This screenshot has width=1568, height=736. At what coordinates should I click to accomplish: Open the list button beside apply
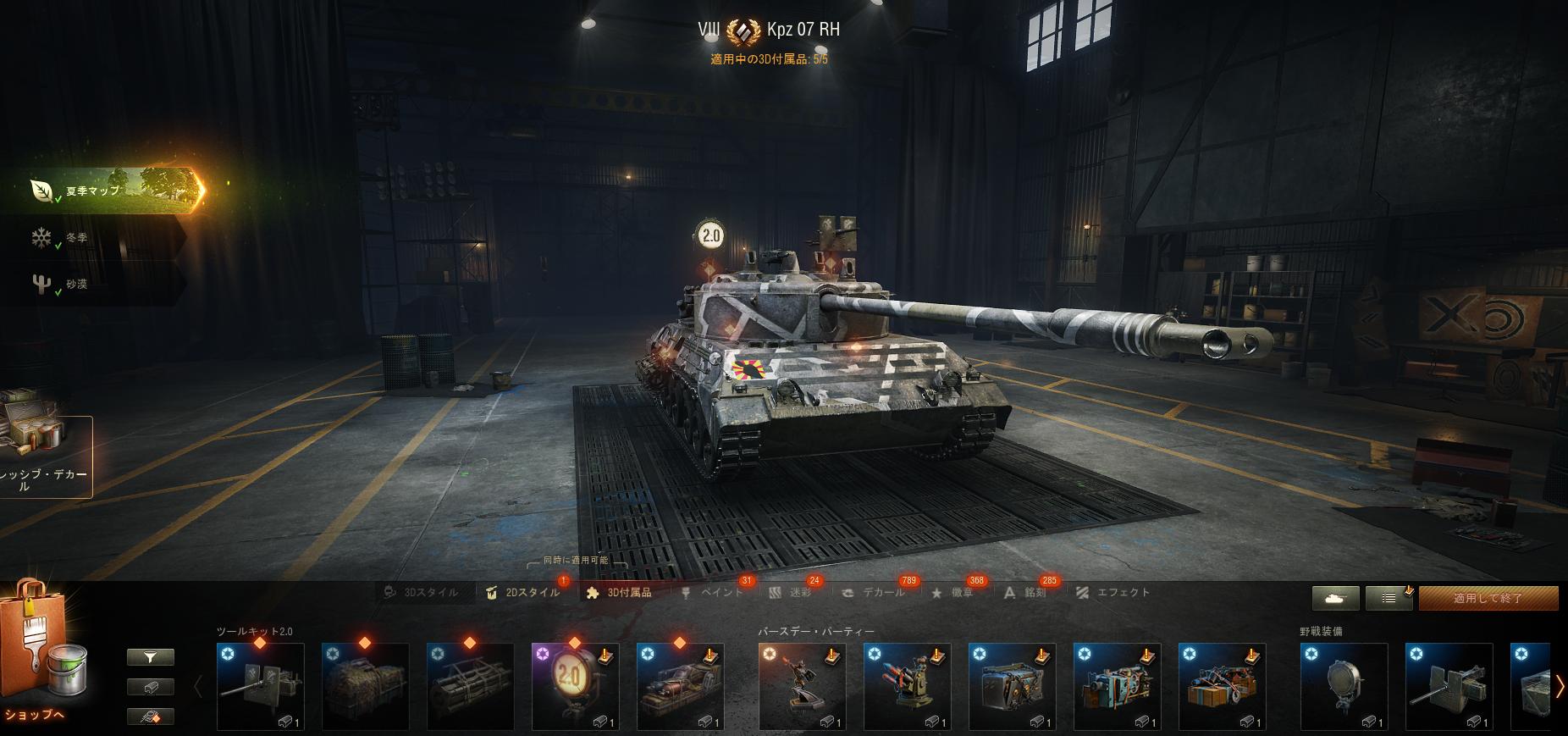[x=1389, y=598]
